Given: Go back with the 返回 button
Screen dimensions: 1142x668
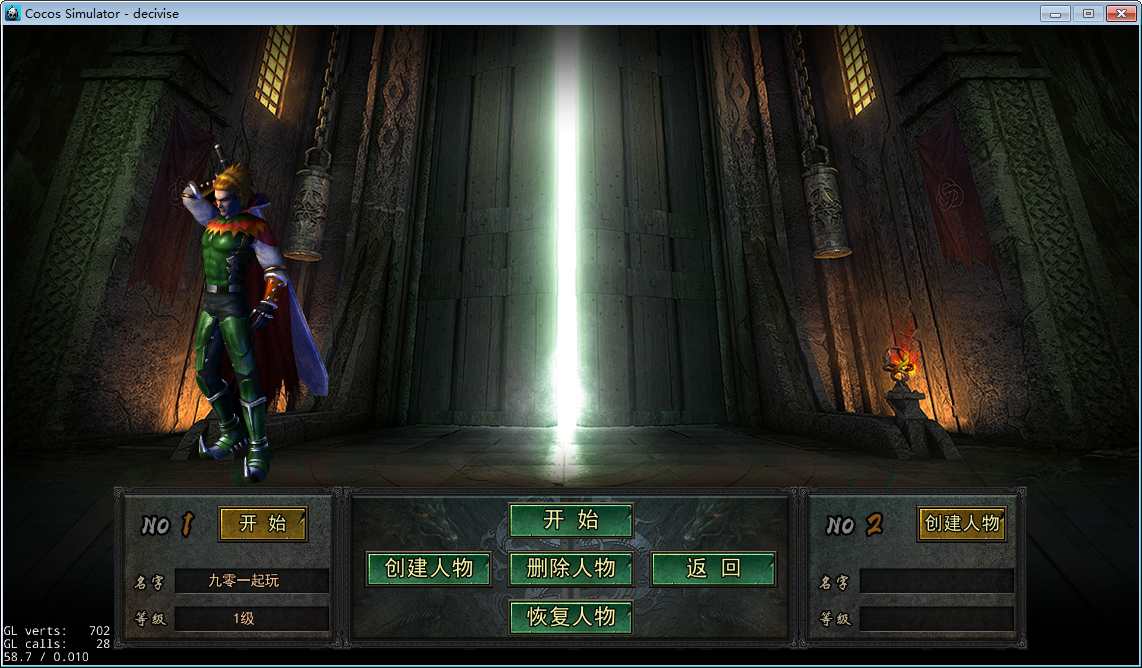Looking at the screenshot, I should (x=713, y=568).
